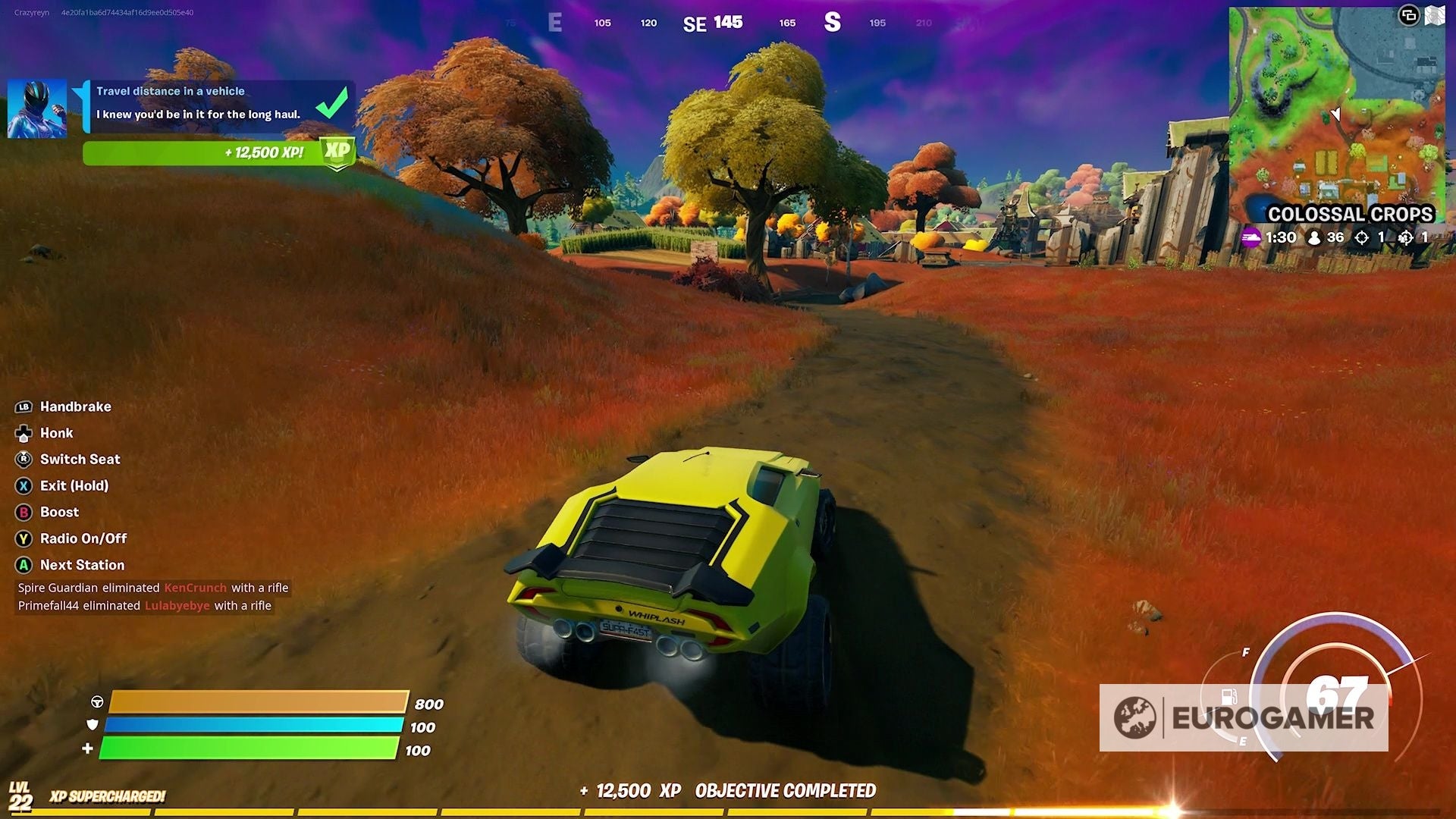Click the Exit (Hold) vehicle control
Image resolution: width=1456 pixels, height=819 pixels.
[x=23, y=486]
